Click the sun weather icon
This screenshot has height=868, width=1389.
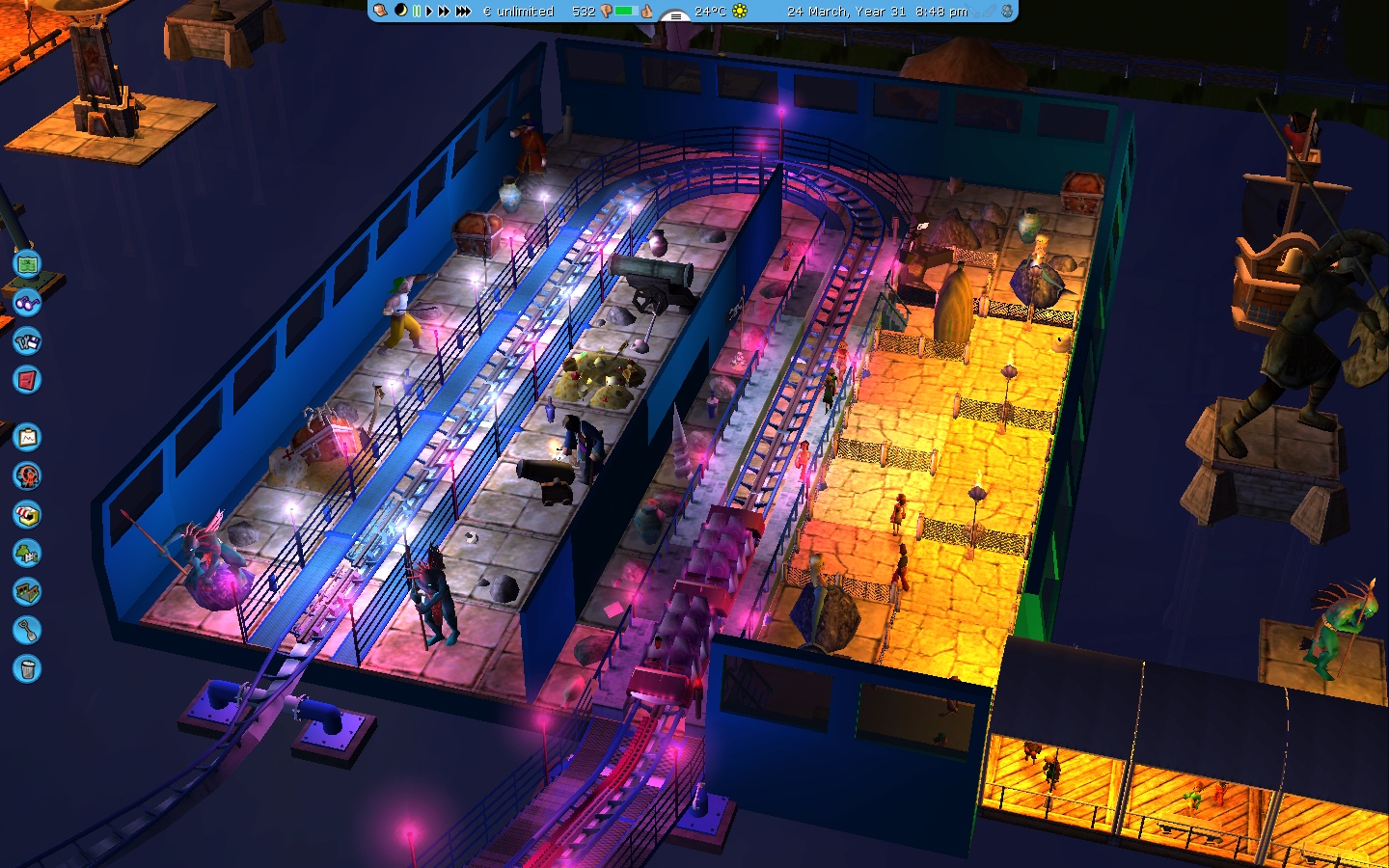click(740, 12)
